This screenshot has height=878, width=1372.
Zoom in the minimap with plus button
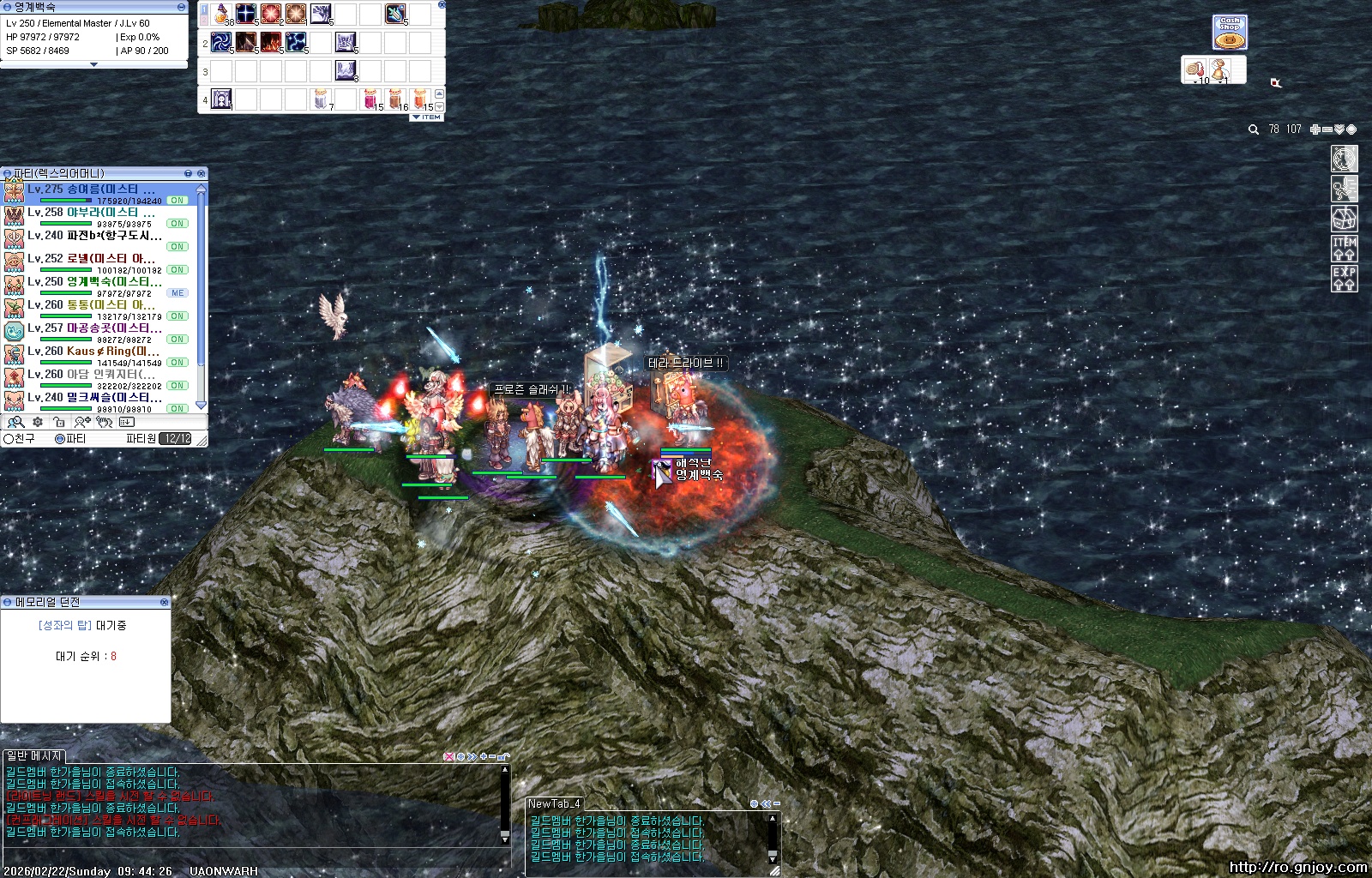point(1315,129)
